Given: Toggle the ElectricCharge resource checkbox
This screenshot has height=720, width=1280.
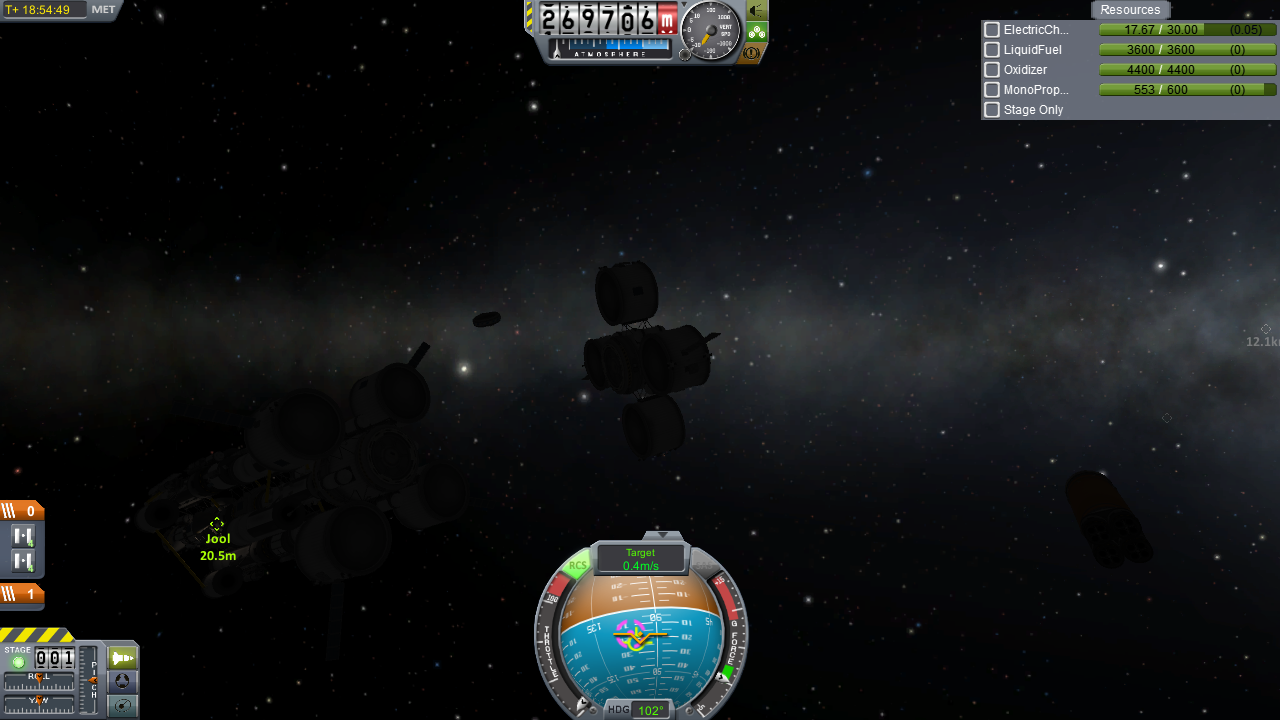Looking at the screenshot, I should coord(992,30).
